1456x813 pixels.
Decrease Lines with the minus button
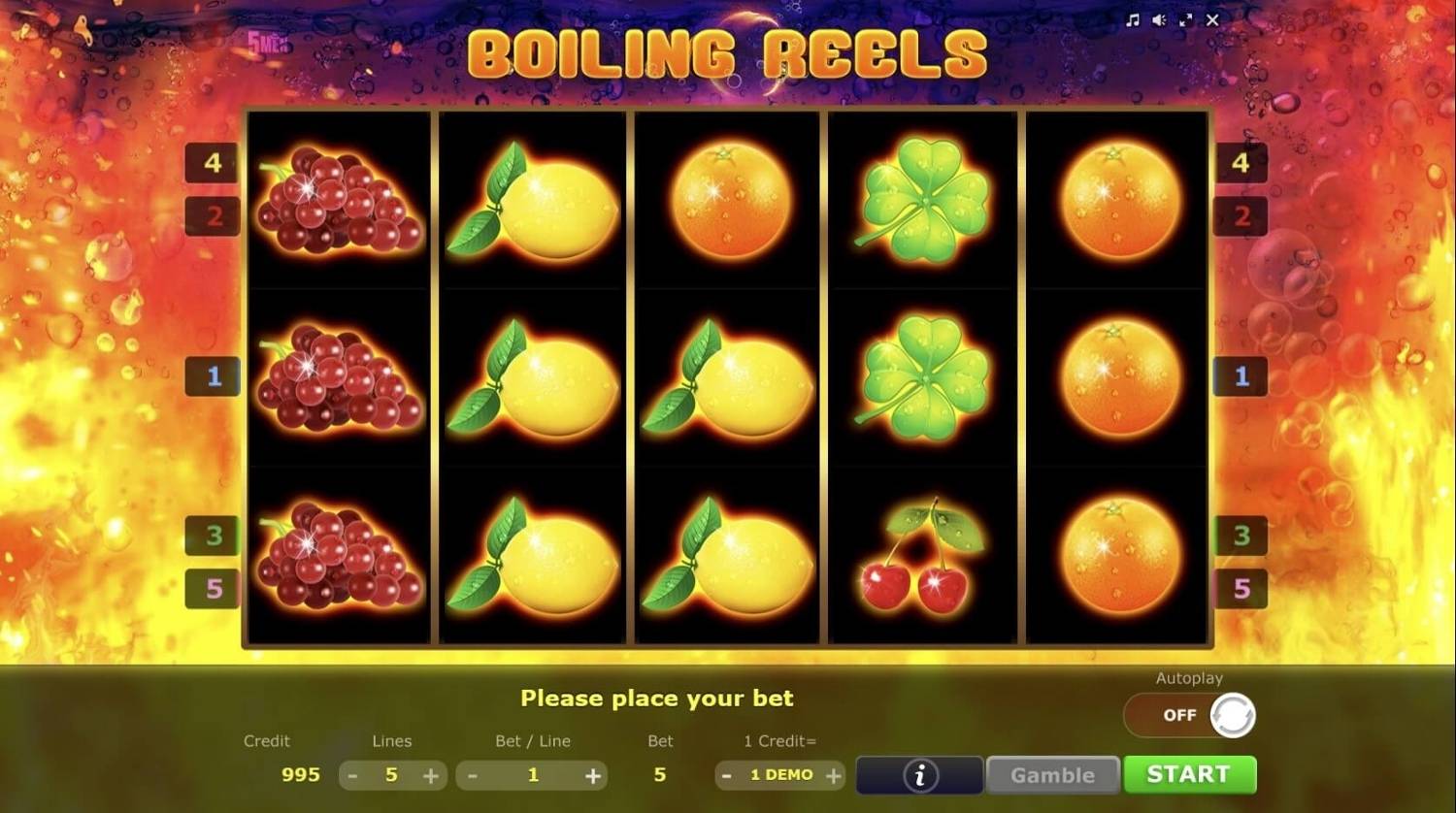point(351,775)
